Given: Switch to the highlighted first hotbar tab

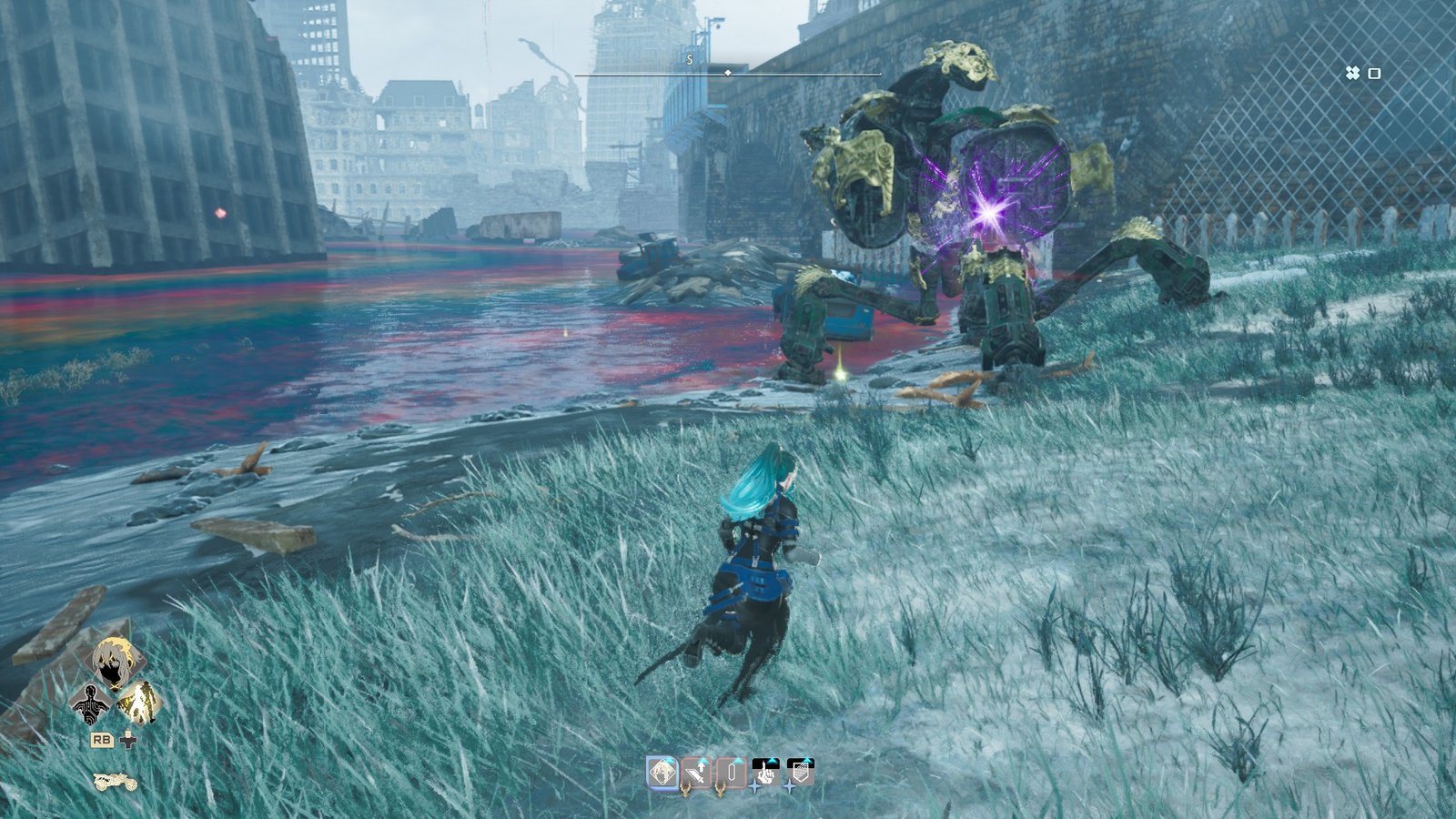Looking at the screenshot, I should [x=662, y=773].
